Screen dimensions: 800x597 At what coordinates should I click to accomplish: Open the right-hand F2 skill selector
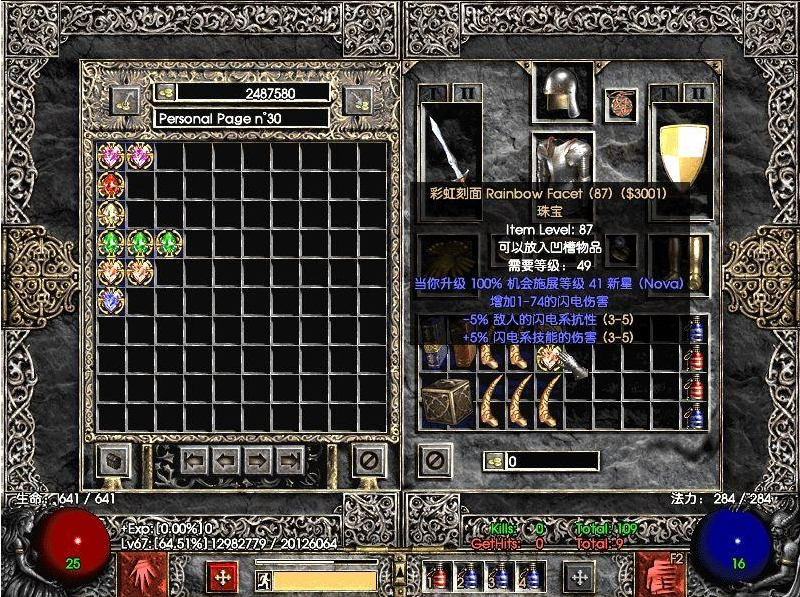659,574
